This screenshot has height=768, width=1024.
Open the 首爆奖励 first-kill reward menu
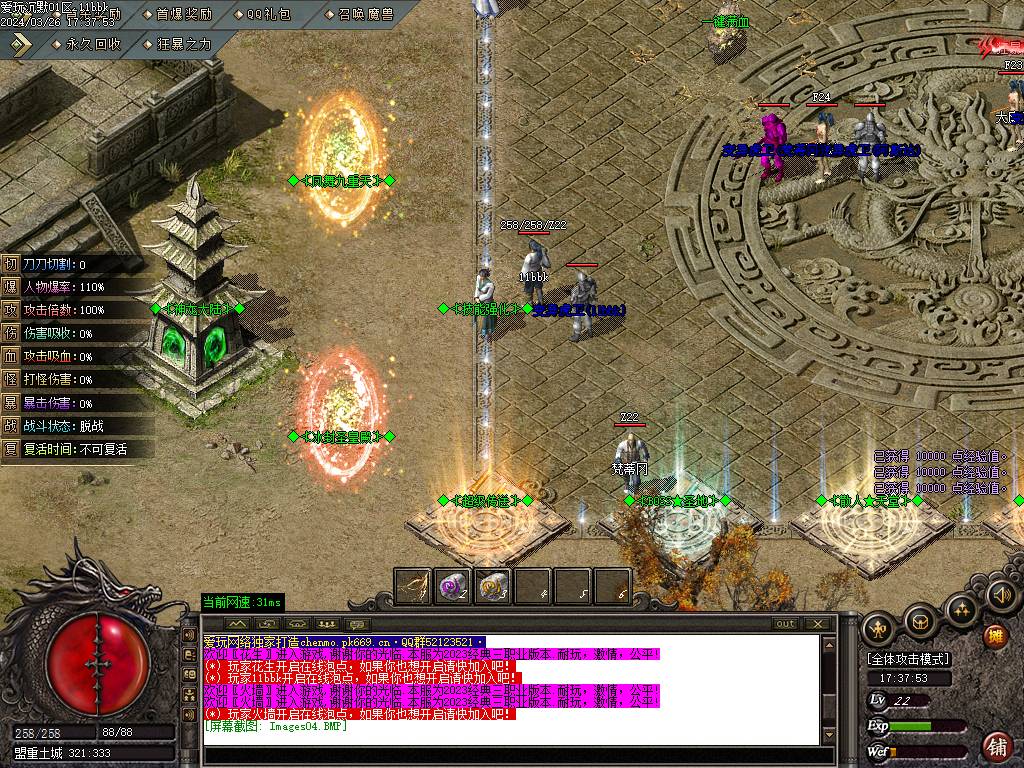pos(184,14)
